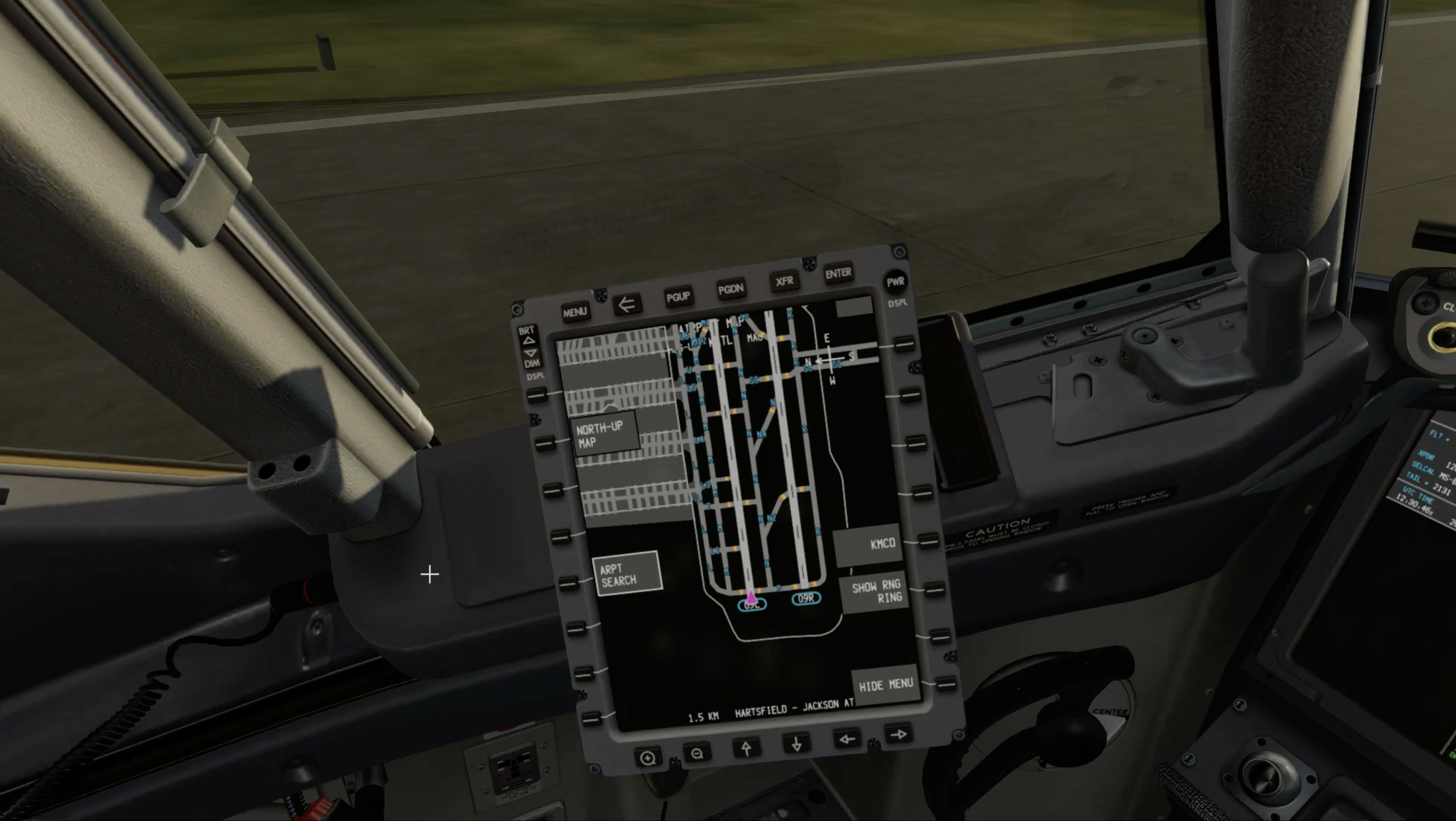Click the back arrow bezel button

pos(626,304)
